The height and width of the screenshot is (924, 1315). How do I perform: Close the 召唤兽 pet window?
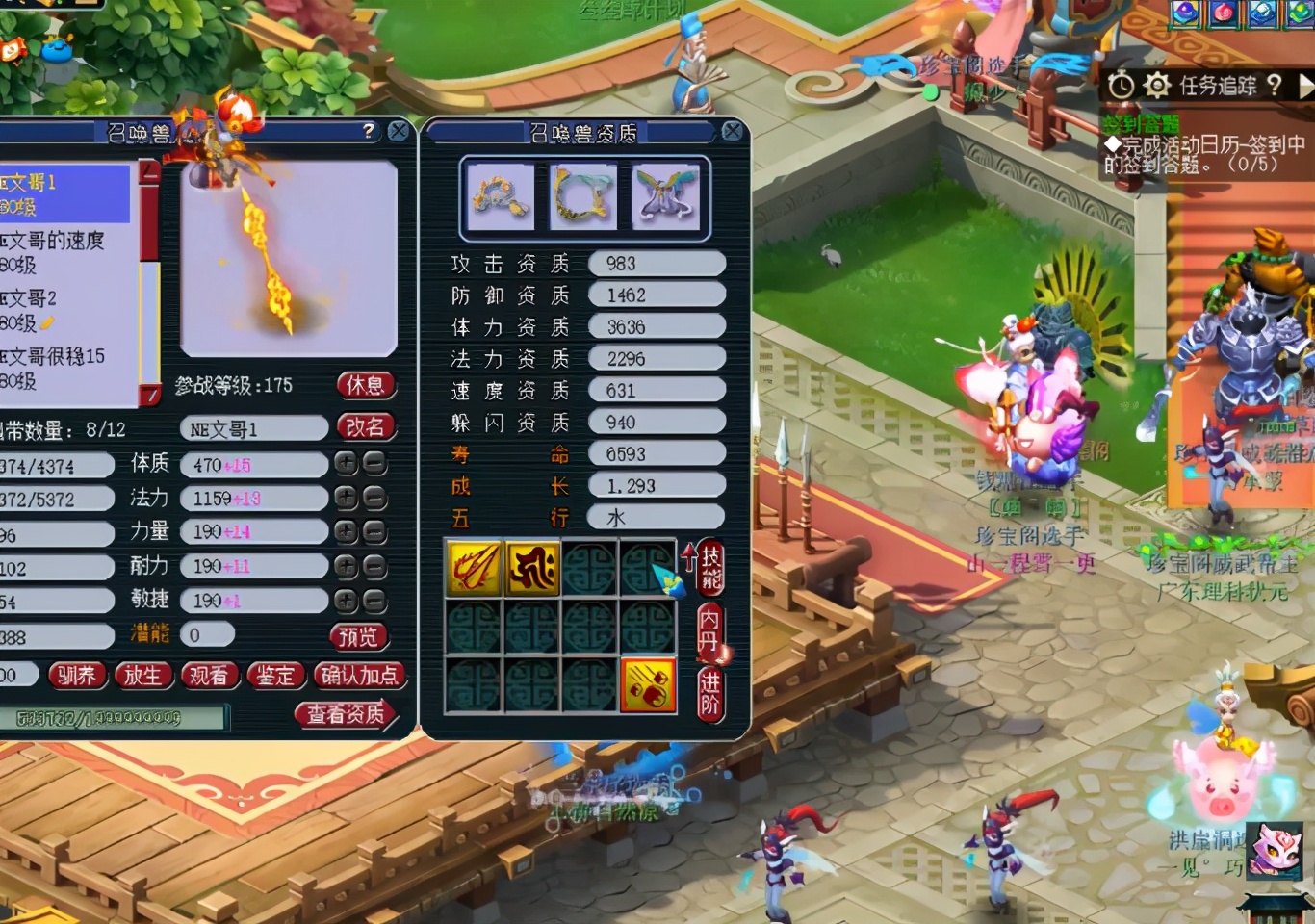click(399, 132)
